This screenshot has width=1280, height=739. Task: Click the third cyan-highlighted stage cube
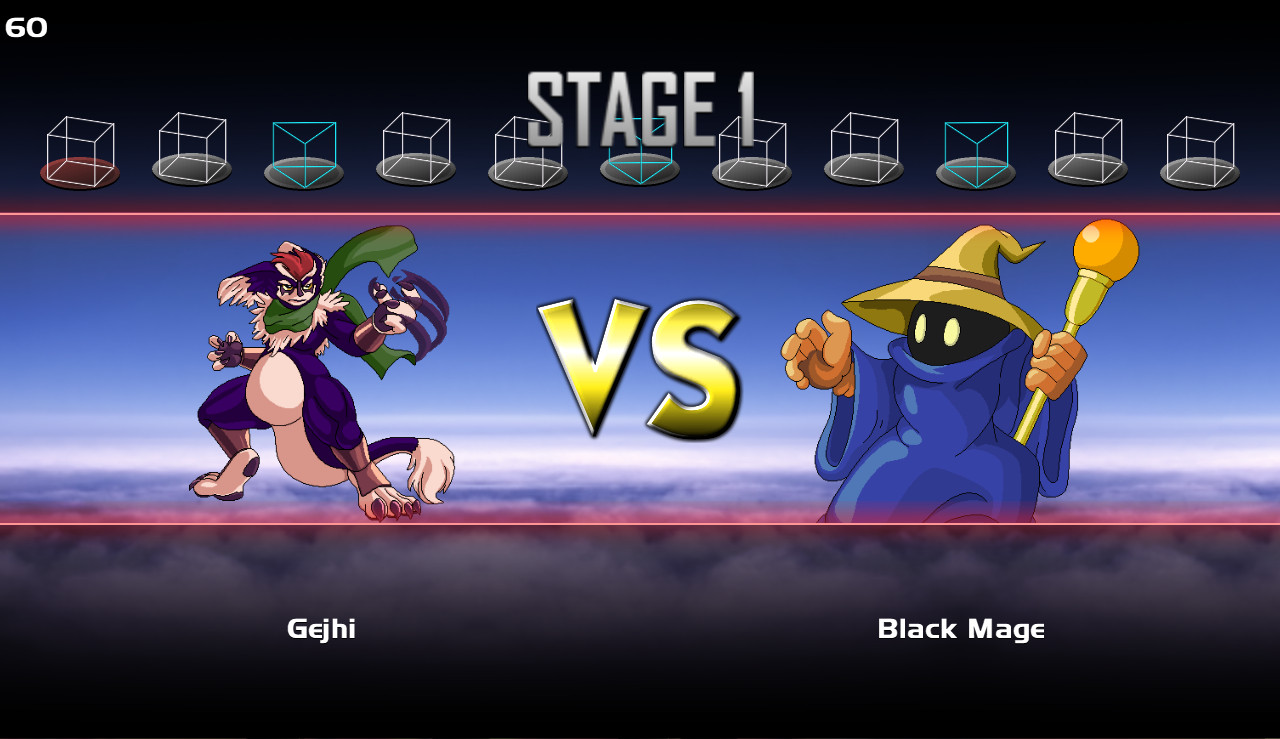click(x=975, y=145)
